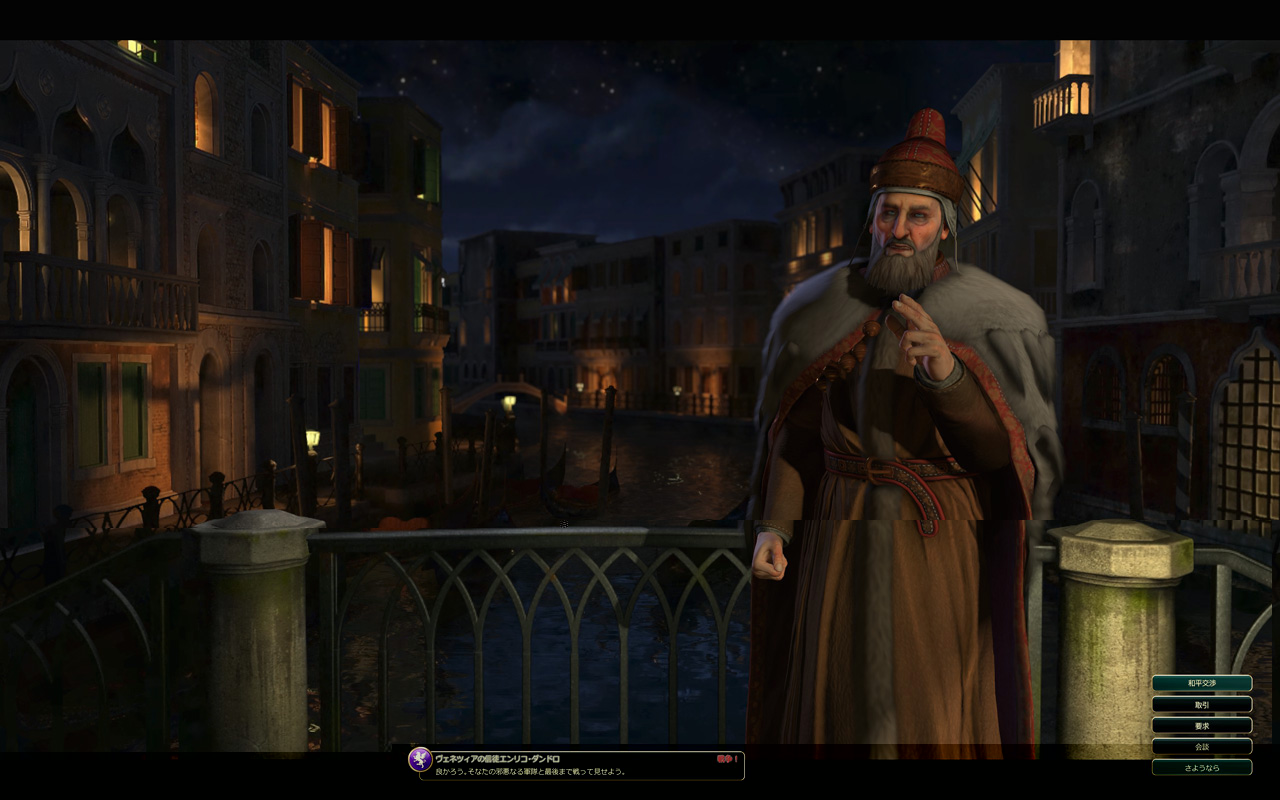Screen dimensions: 1280x800
Task: Select the 要求 demand option
Action: 1201,725
